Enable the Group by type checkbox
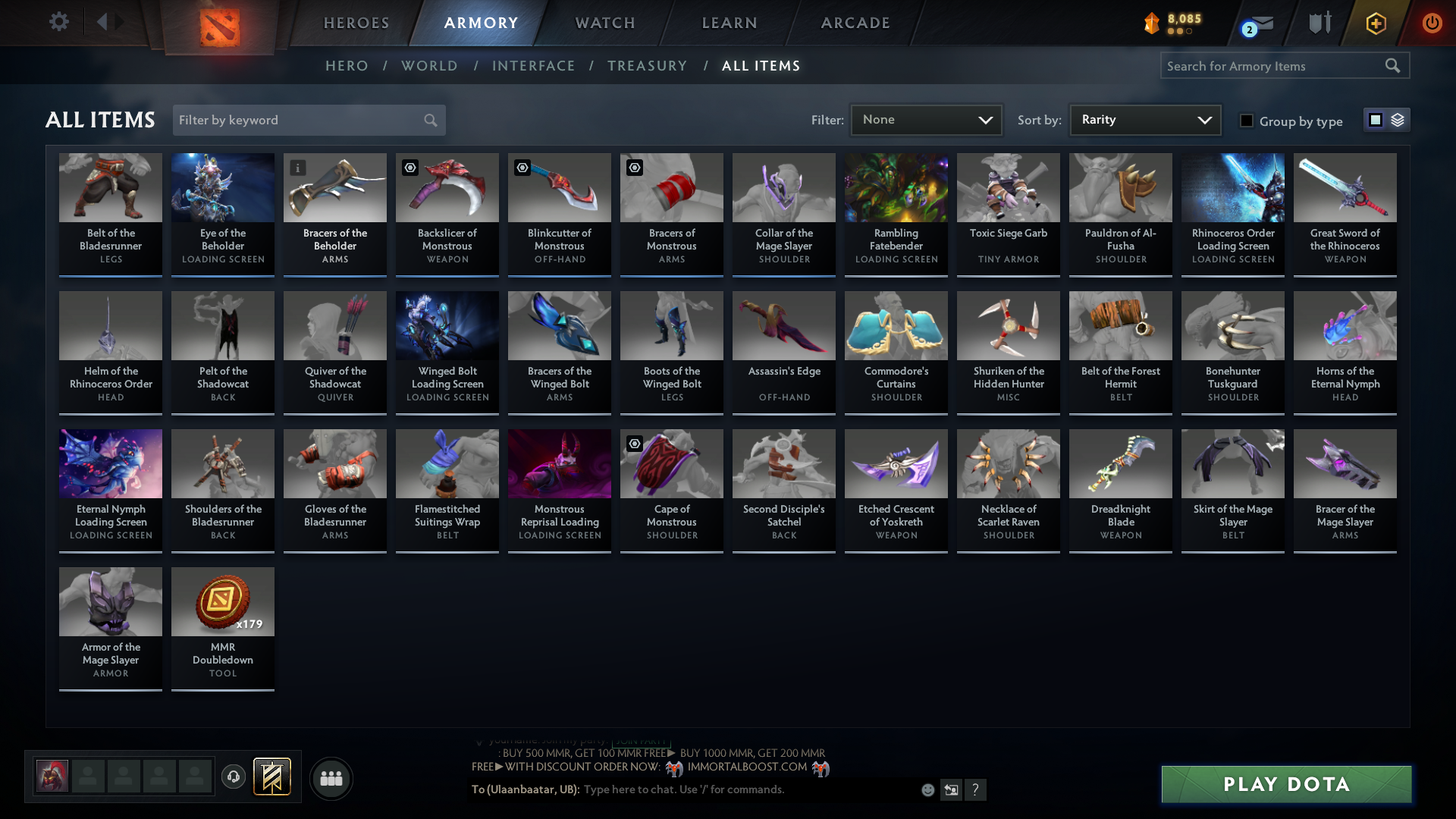This screenshot has width=1456, height=819. [x=1247, y=120]
